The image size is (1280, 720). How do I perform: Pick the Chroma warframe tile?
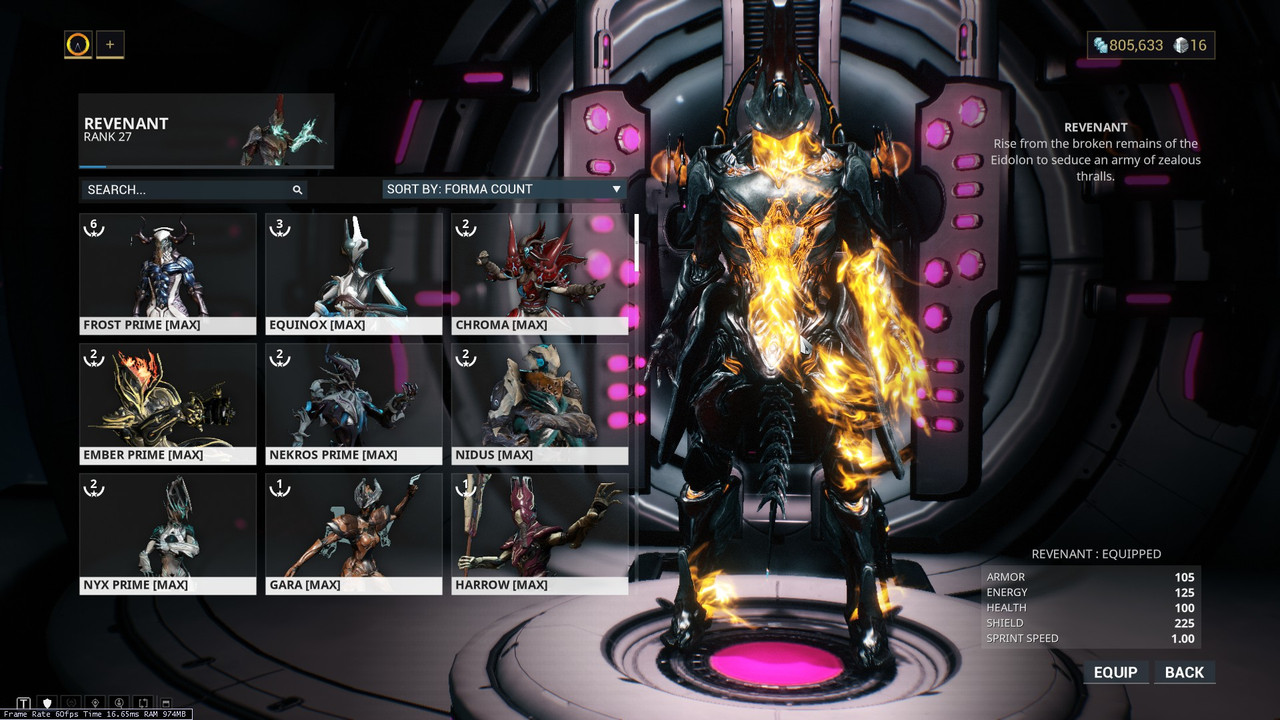pyautogui.click(x=539, y=273)
